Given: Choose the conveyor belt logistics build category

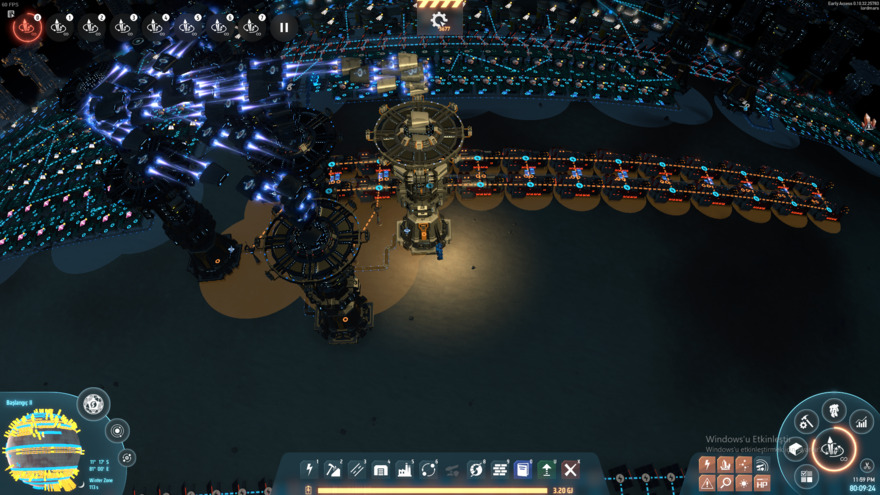Looking at the screenshot, I should (357, 469).
